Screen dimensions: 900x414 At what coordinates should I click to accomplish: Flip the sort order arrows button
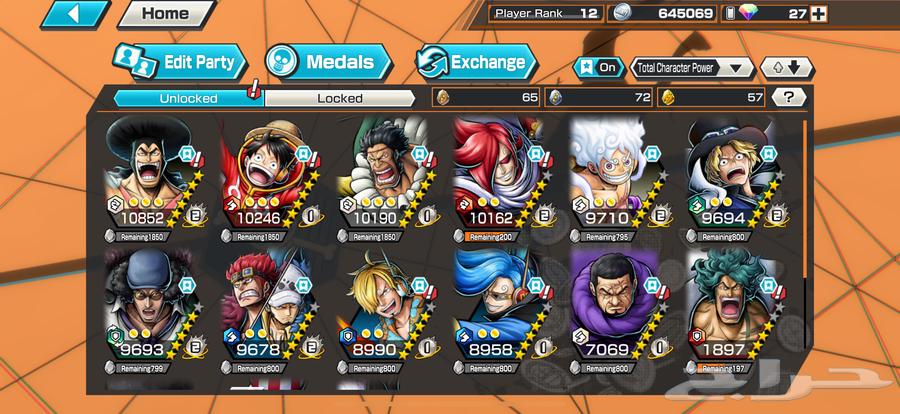[x=788, y=68]
